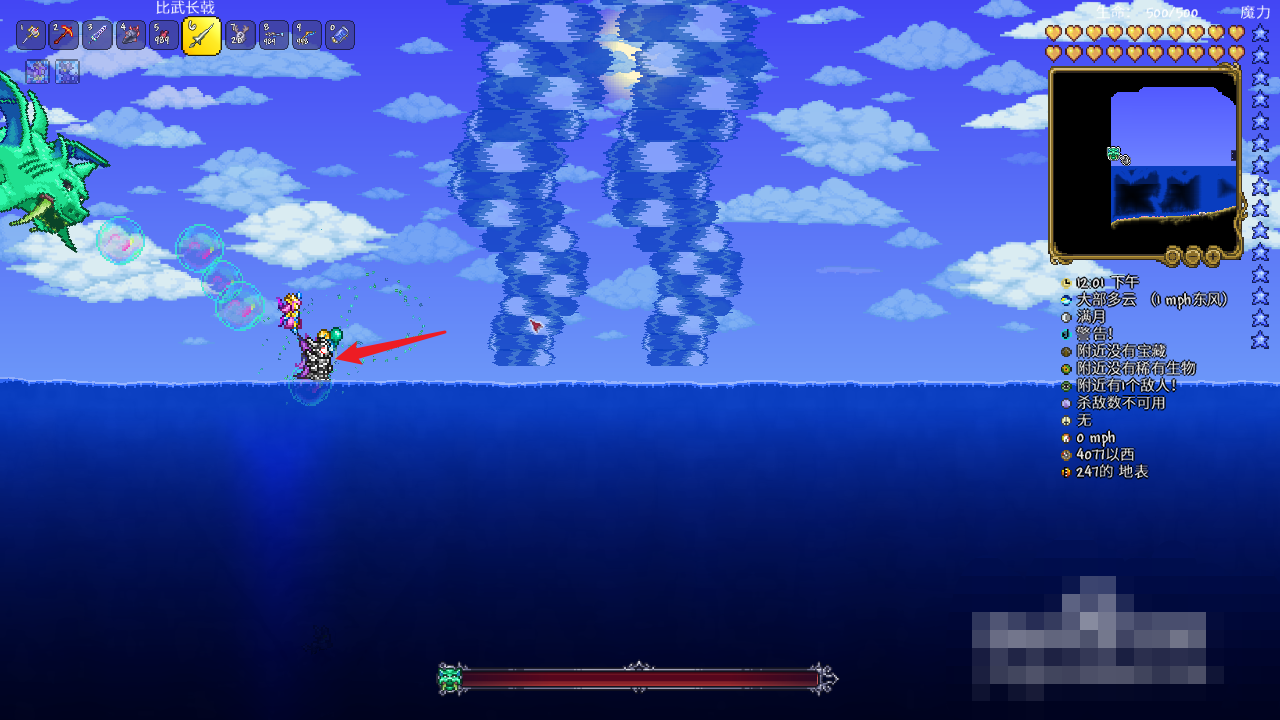Image resolution: width=1280 pixels, height=720 pixels.
Task: Click the Duke Fishron boss marker on minimap
Action: (x=1117, y=154)
